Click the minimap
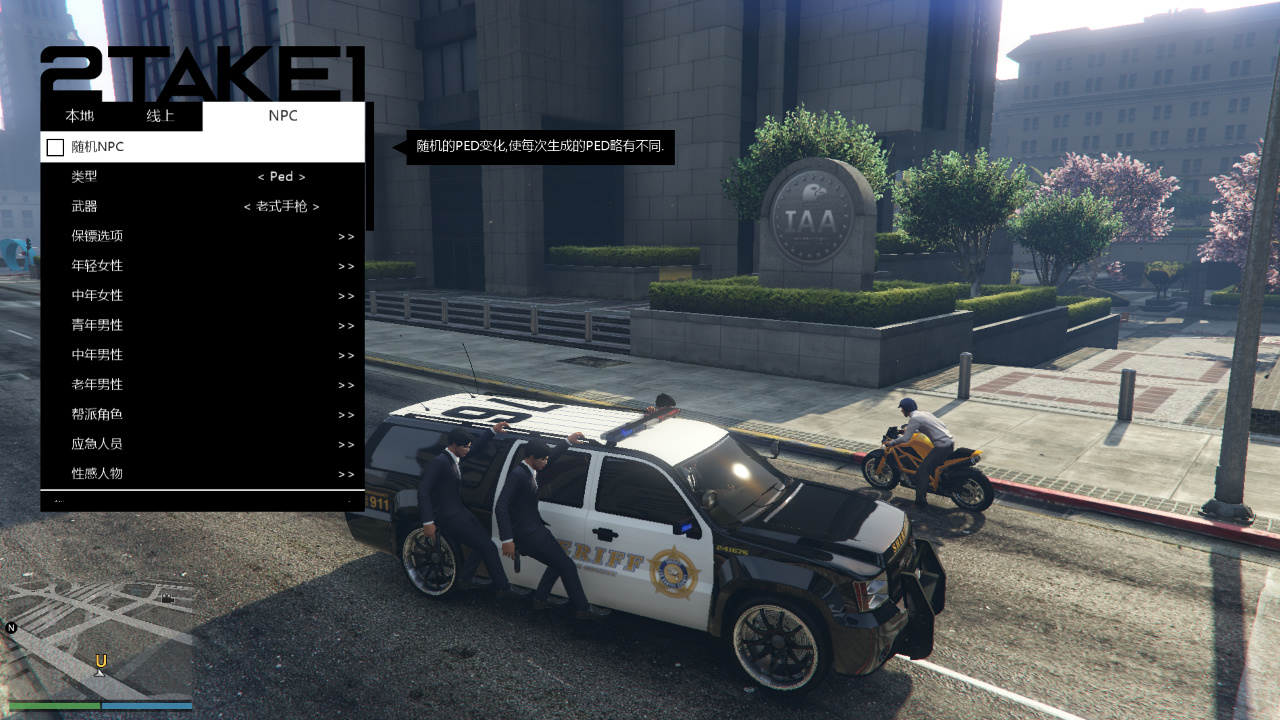 pos(98,640)
